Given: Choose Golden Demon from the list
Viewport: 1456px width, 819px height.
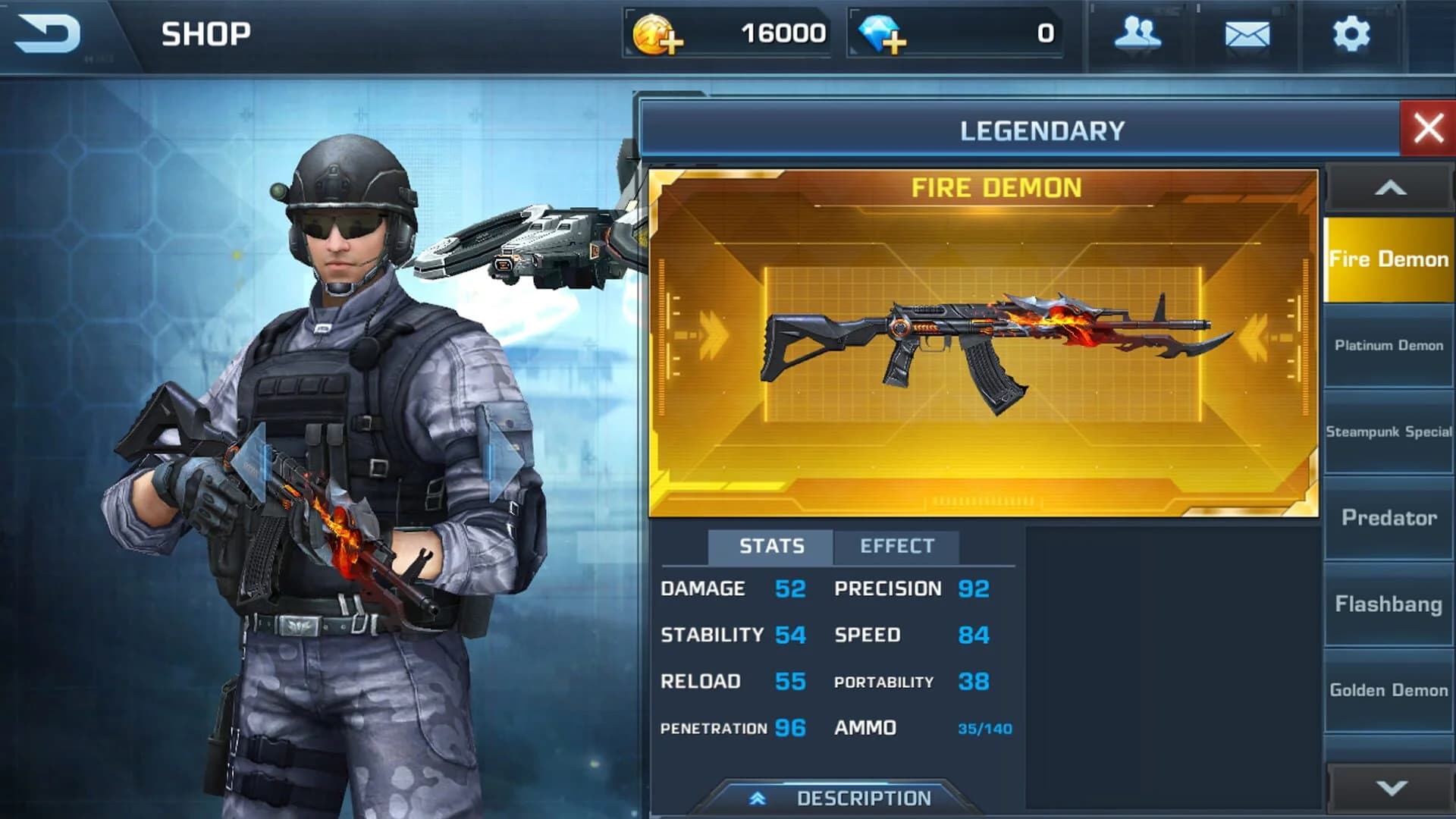Looking at the screenshot, I should click(1387, 690).
